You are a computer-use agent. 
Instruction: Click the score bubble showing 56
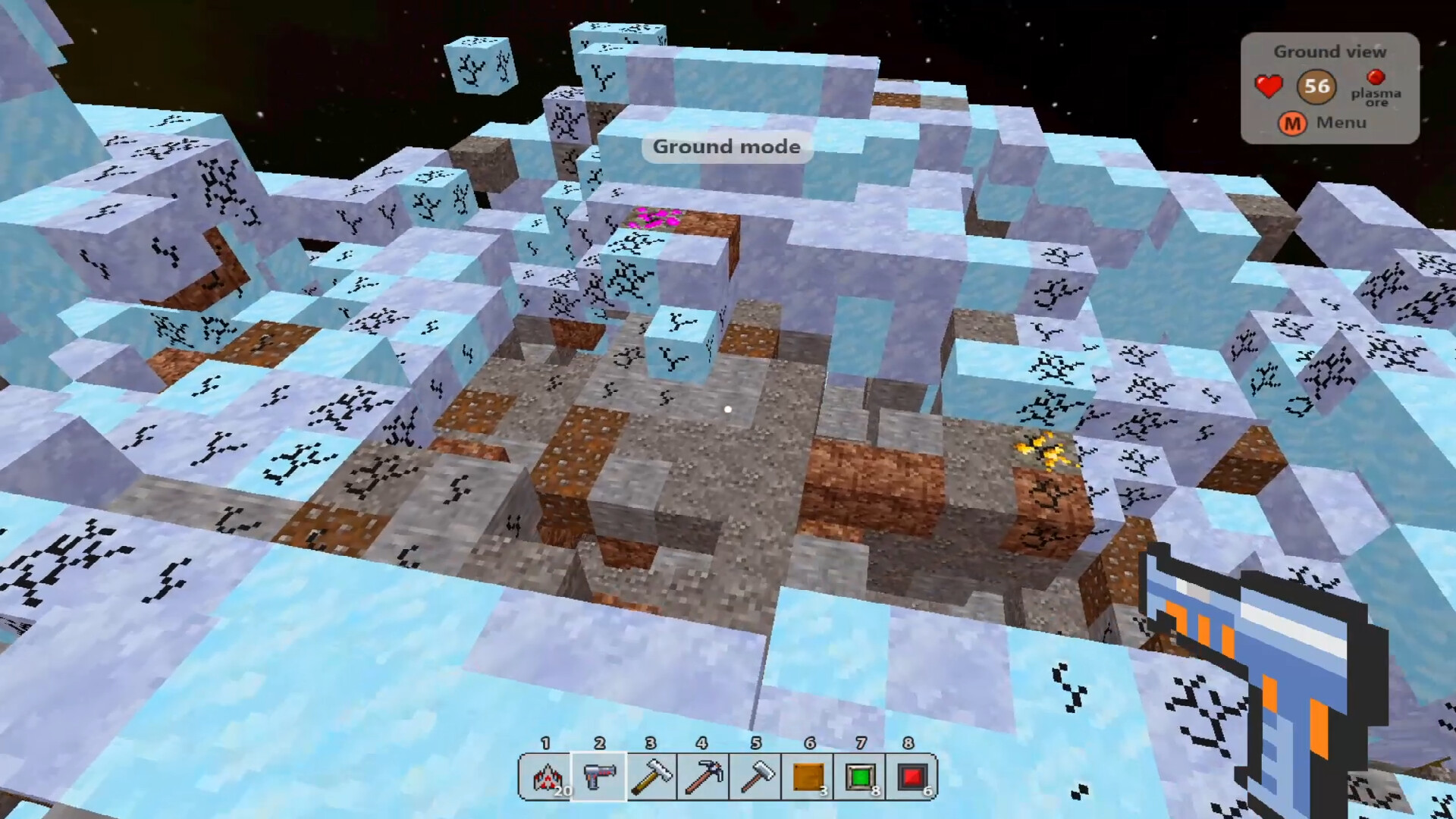click(x=1316, y=86)
